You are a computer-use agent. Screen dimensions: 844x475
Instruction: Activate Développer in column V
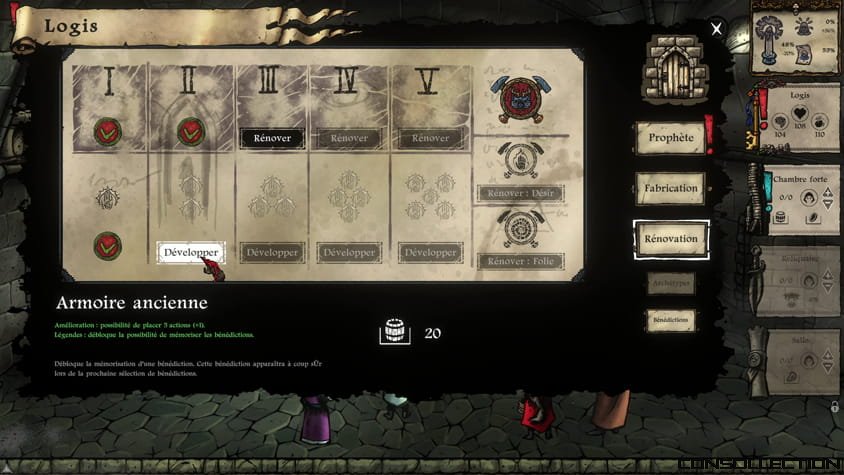pos(430,253)
